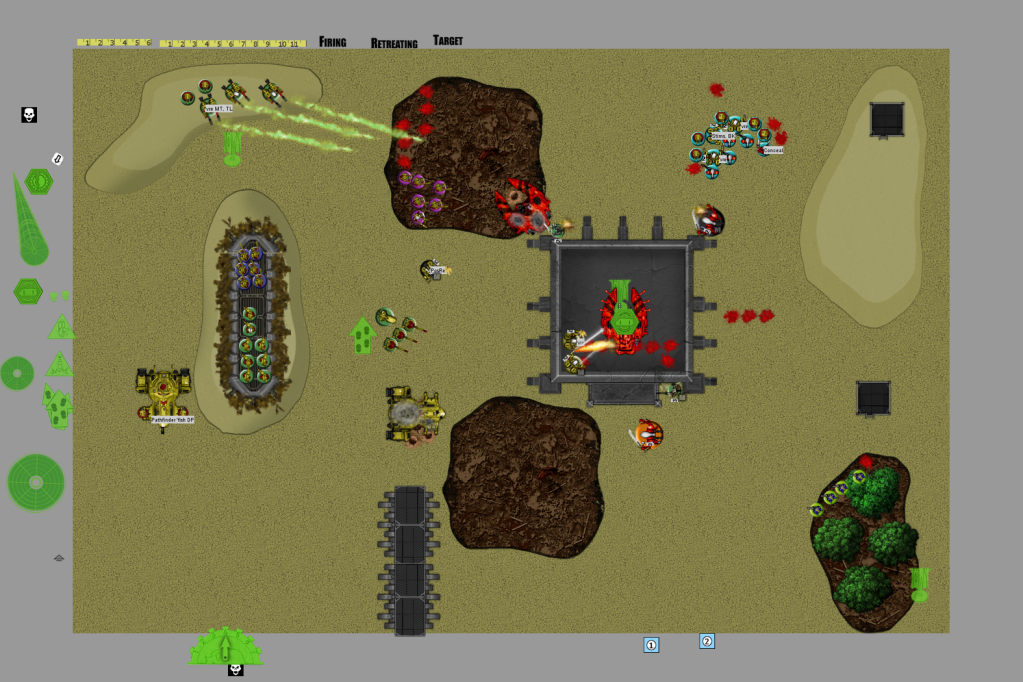Image resolution: width=1023 pixels, height=682 pixels.
Task: Click the numbered marker 1
Action: pyautogui.click(x=651, y=645)
